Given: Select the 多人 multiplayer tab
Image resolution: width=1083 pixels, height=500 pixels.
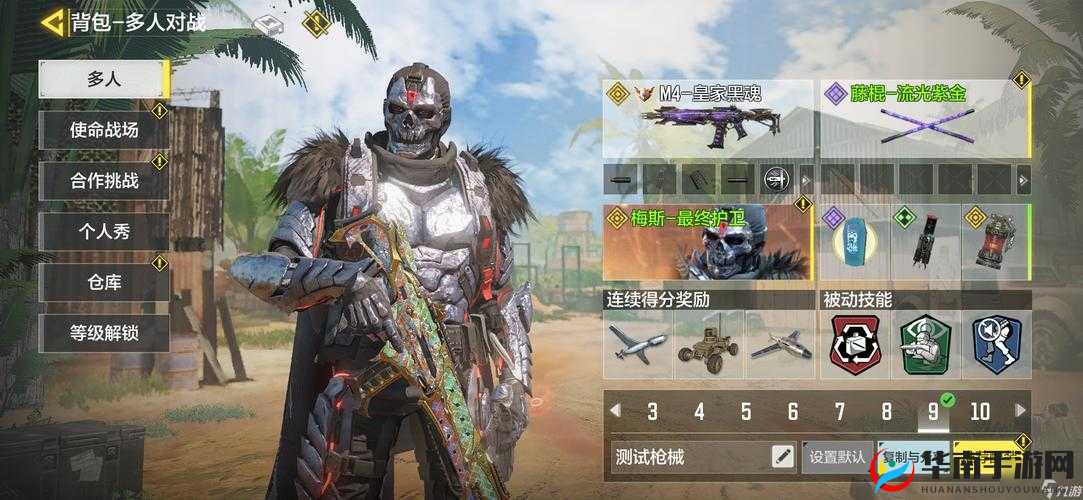Looking at the screenshot, I should (x=103, y=79).
